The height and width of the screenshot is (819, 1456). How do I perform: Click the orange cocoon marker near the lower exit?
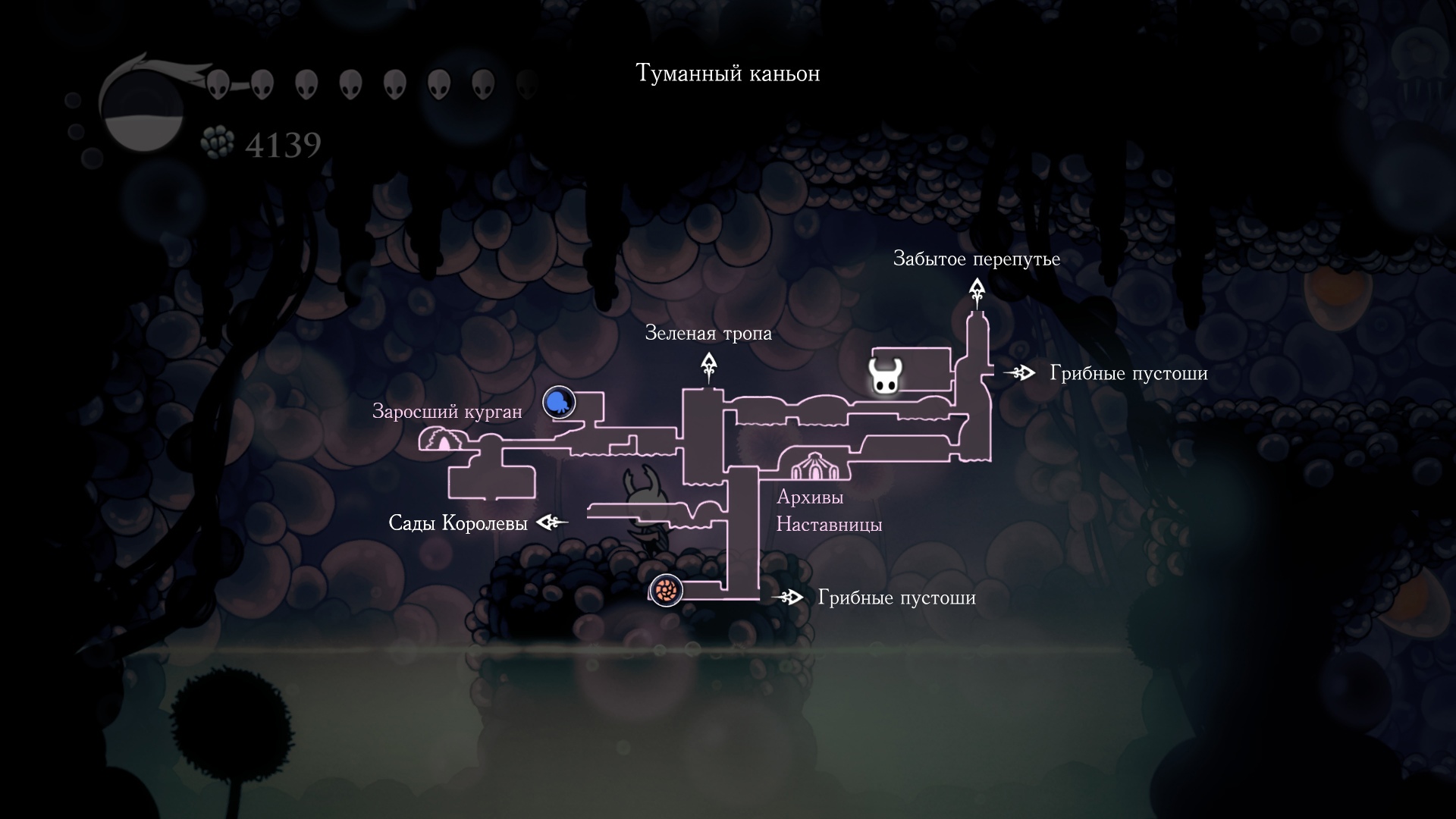click(665, 591)
